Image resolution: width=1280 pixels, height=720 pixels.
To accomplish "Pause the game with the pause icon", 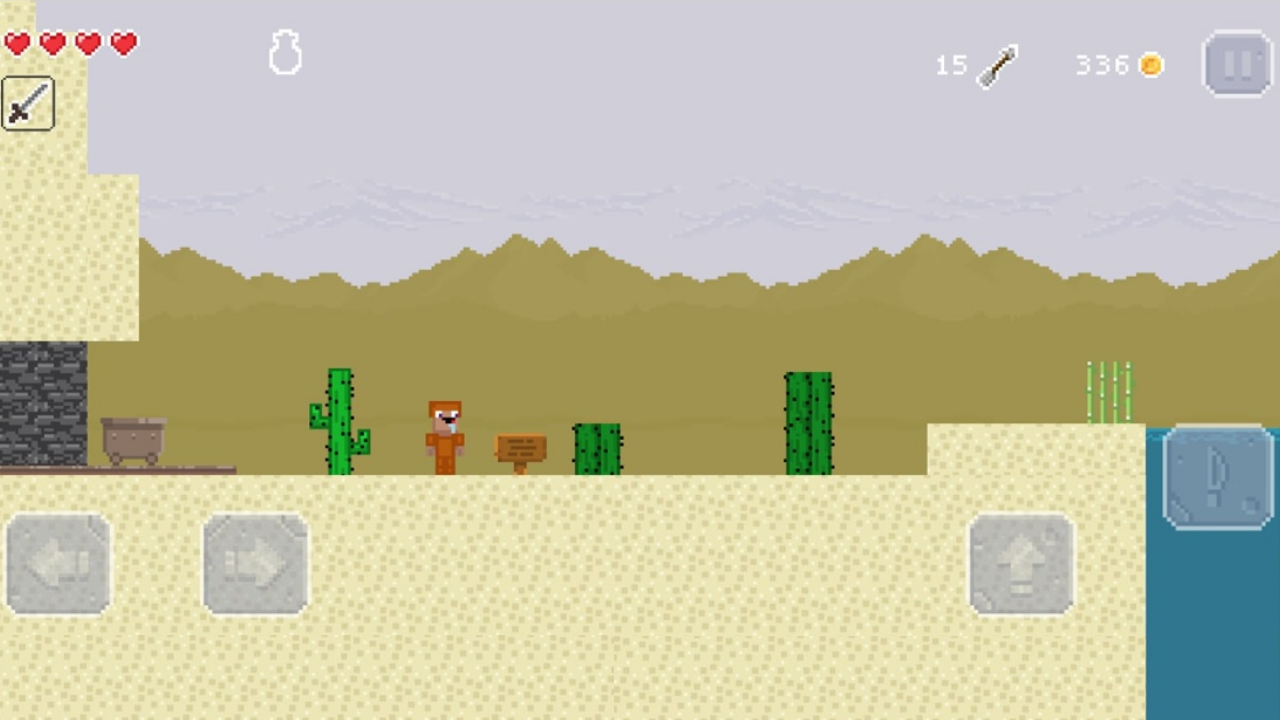I will [1238, 64].
